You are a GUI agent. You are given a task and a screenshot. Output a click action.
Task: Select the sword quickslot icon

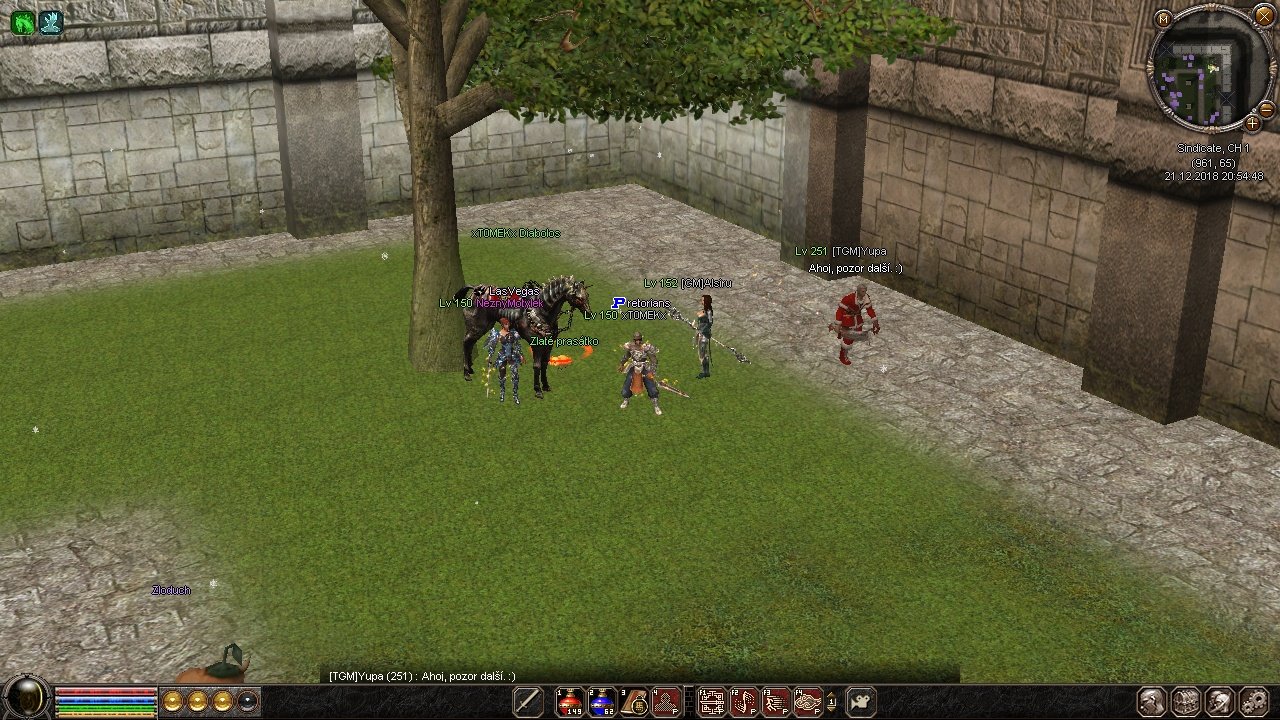(x=528, y=701)
